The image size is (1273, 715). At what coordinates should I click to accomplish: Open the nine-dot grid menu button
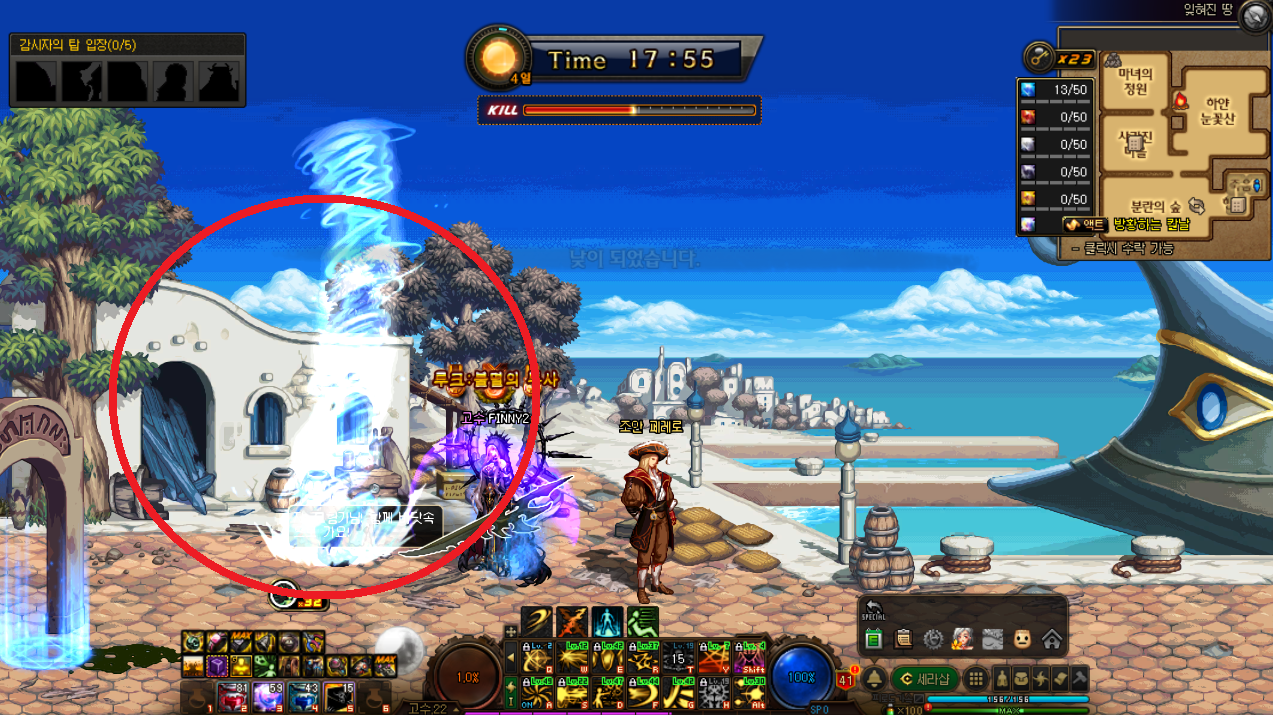point(978,678)
